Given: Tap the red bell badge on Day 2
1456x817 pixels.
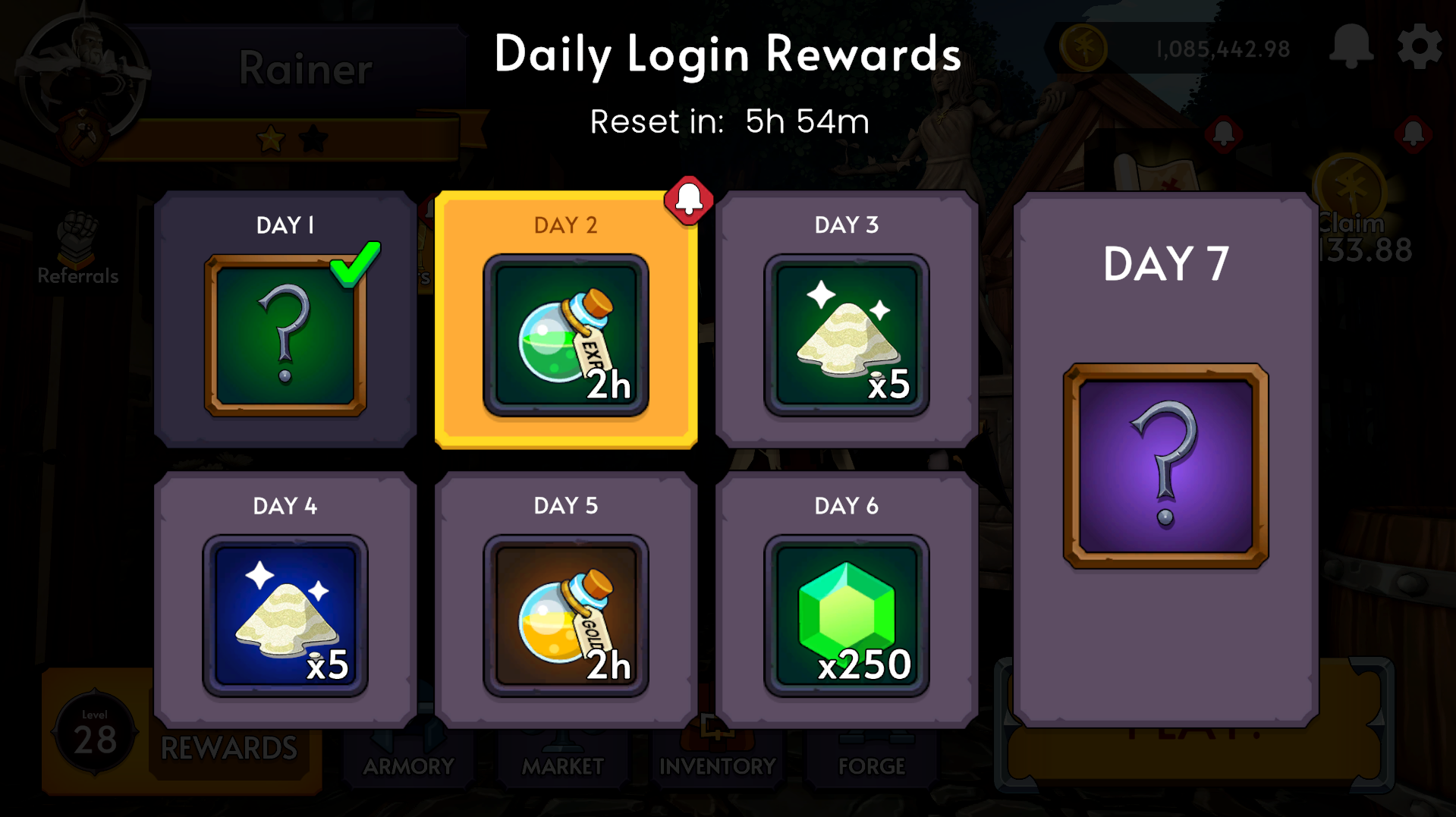Looking at the screenshot, I should tap(689, 200).
